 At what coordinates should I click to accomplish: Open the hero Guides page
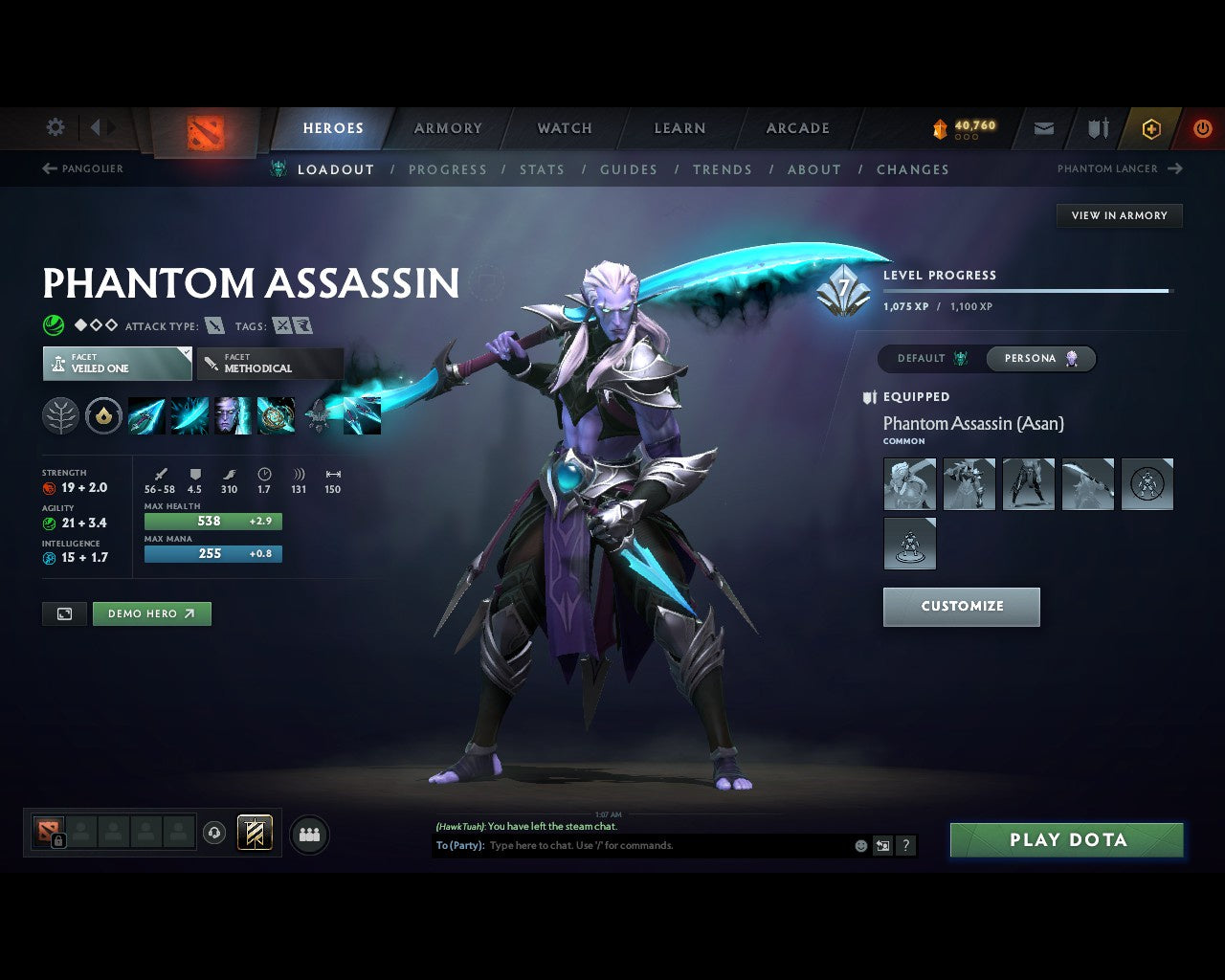click(628, 169)
